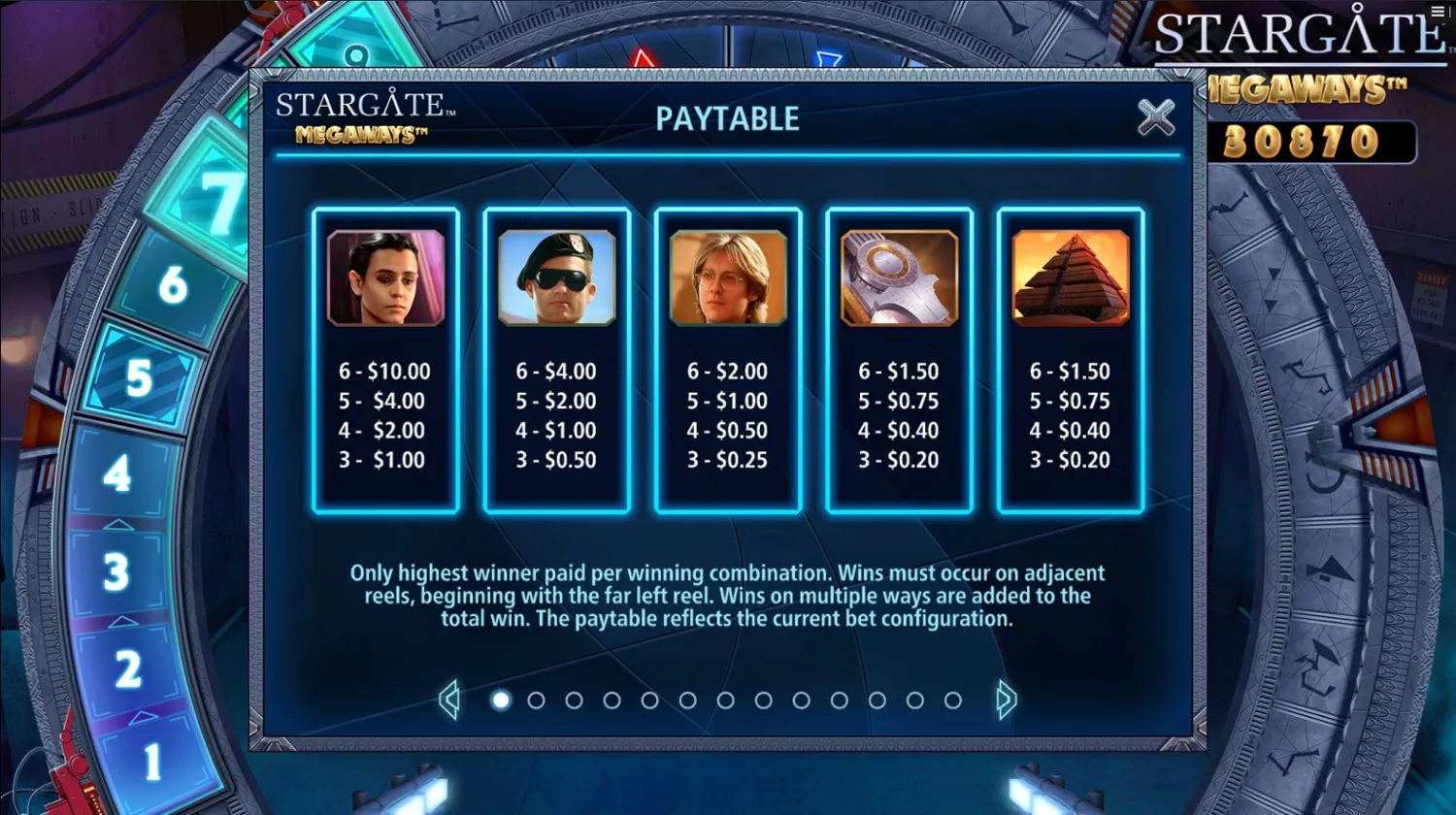The image size is (1456, 815).
Task: Open the hamburger menu icon
Action: (x=1439, y=11)
